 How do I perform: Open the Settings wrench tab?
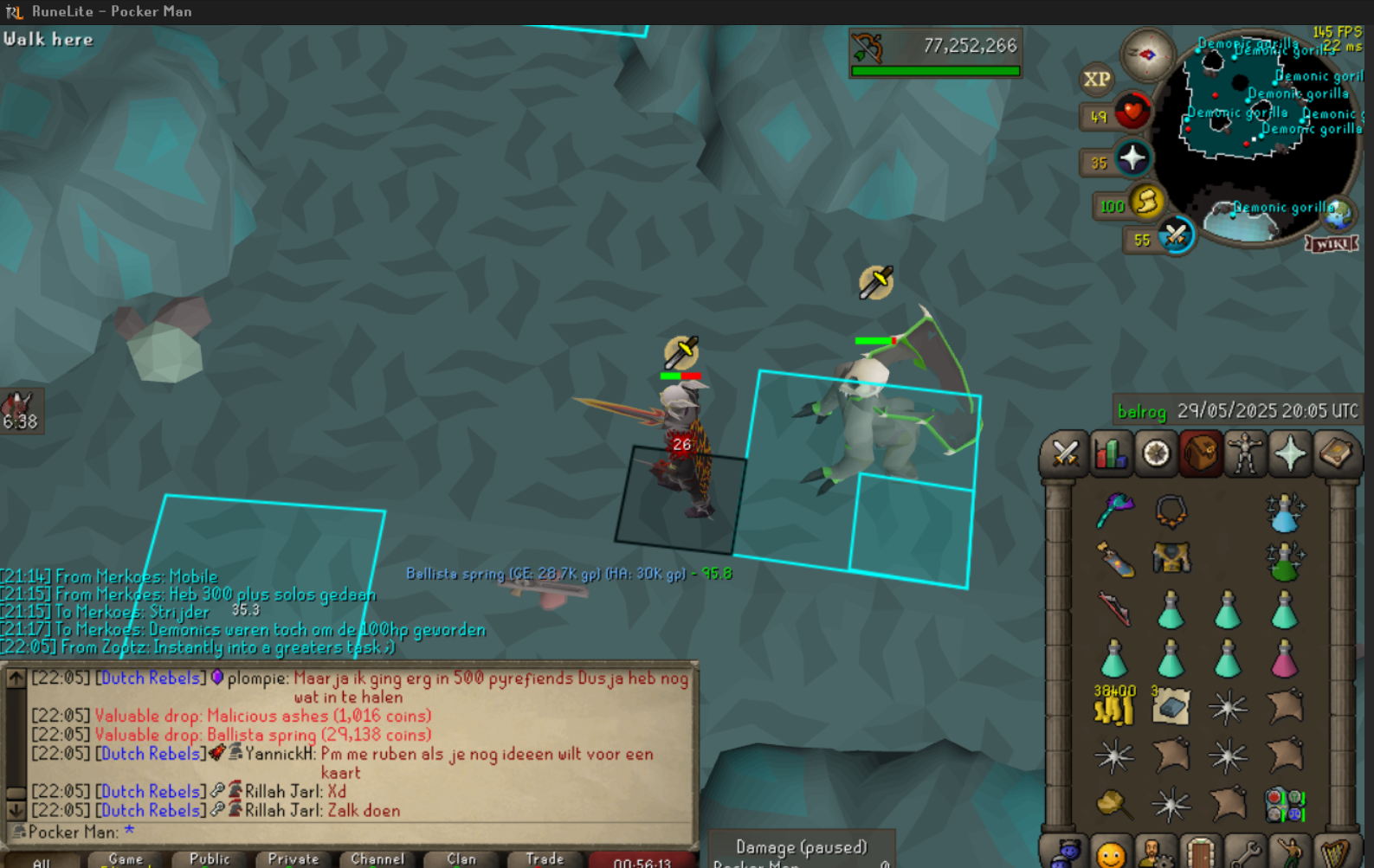pos(1245,854)
